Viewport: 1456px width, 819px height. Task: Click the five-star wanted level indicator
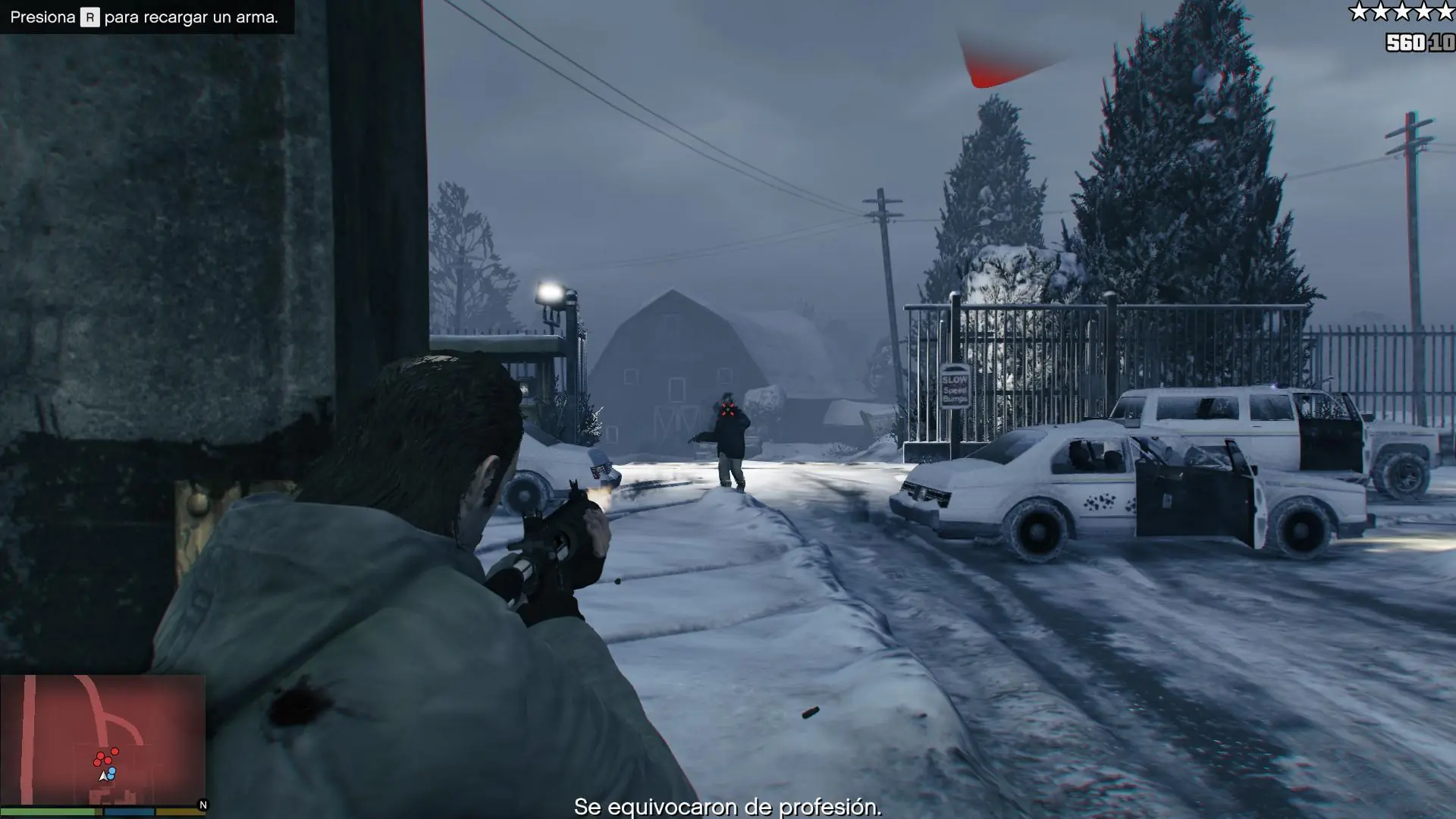(1401, 11)
